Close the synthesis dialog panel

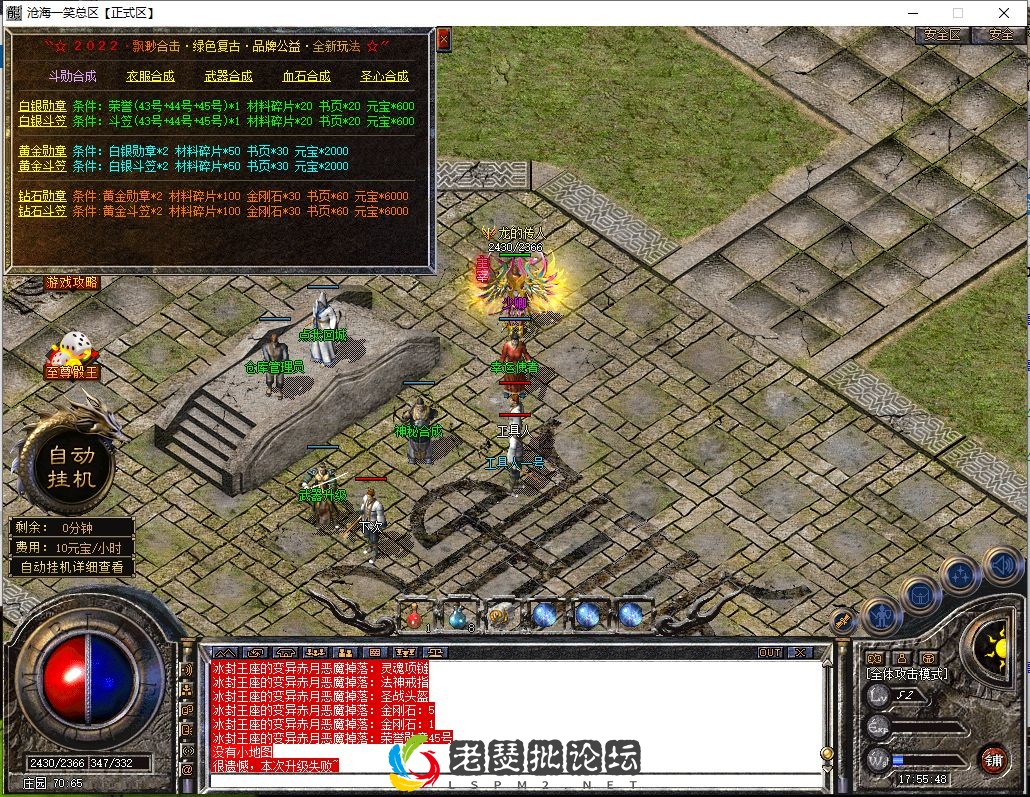click(444, 40)
